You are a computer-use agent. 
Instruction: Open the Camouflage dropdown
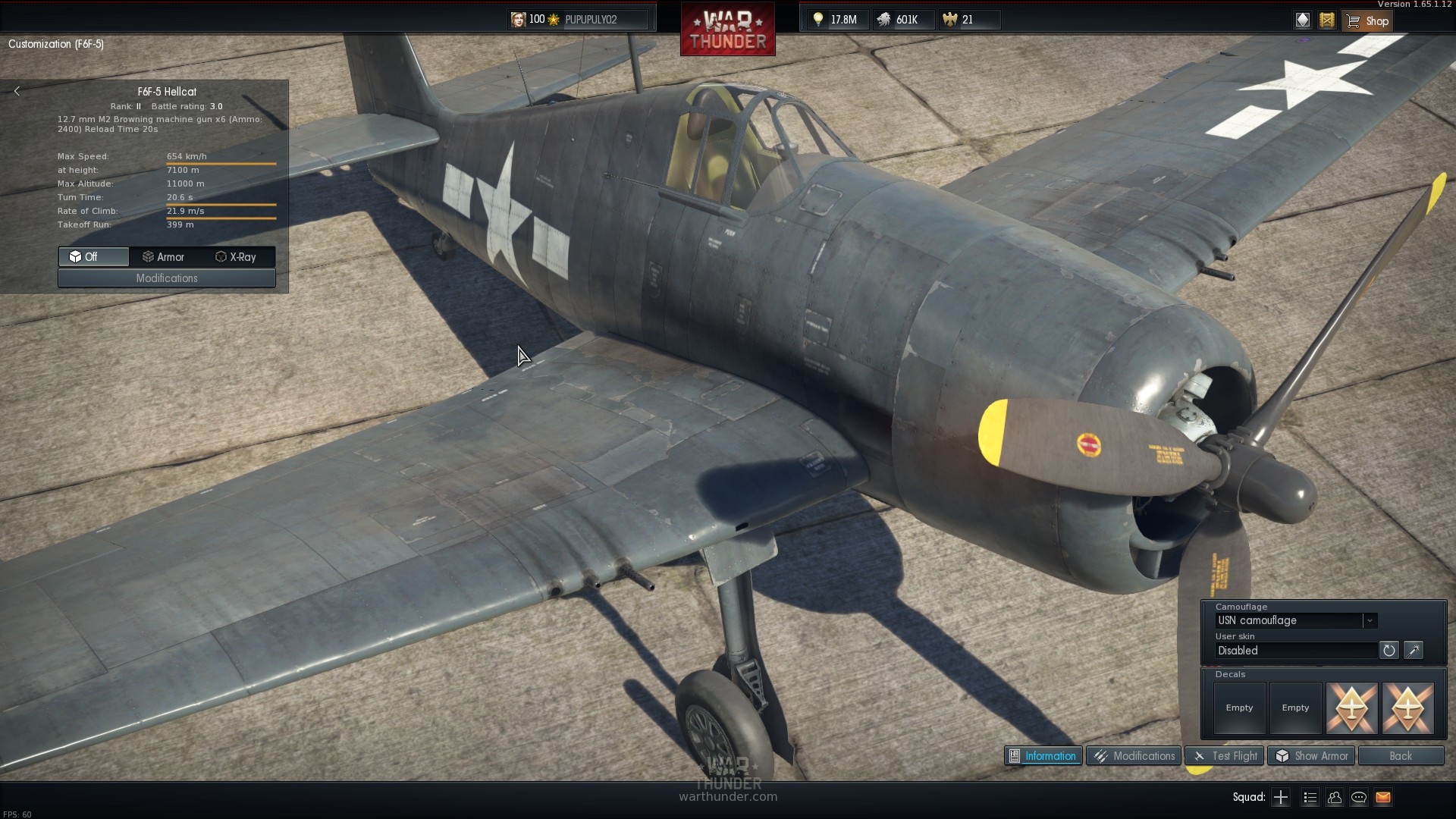point(1370,620)
